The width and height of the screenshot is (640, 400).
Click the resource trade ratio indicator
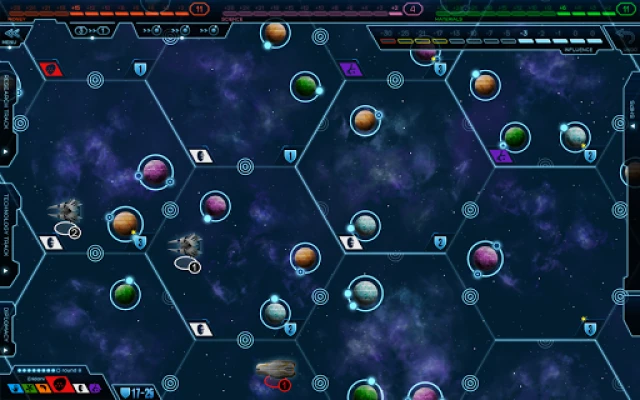tap(90, 30)
